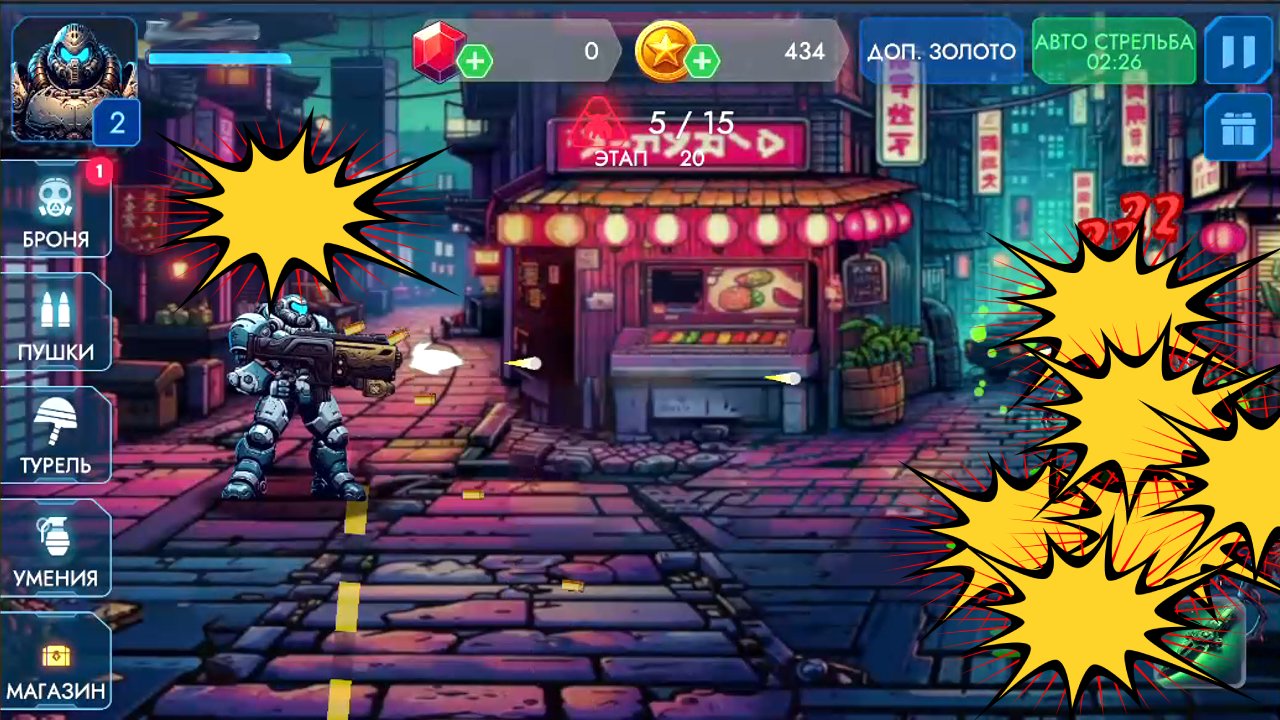This screenshot has height=720, width=1280.
Task: Open the player profile via avatar portrait
Action: tap(70, 70)
